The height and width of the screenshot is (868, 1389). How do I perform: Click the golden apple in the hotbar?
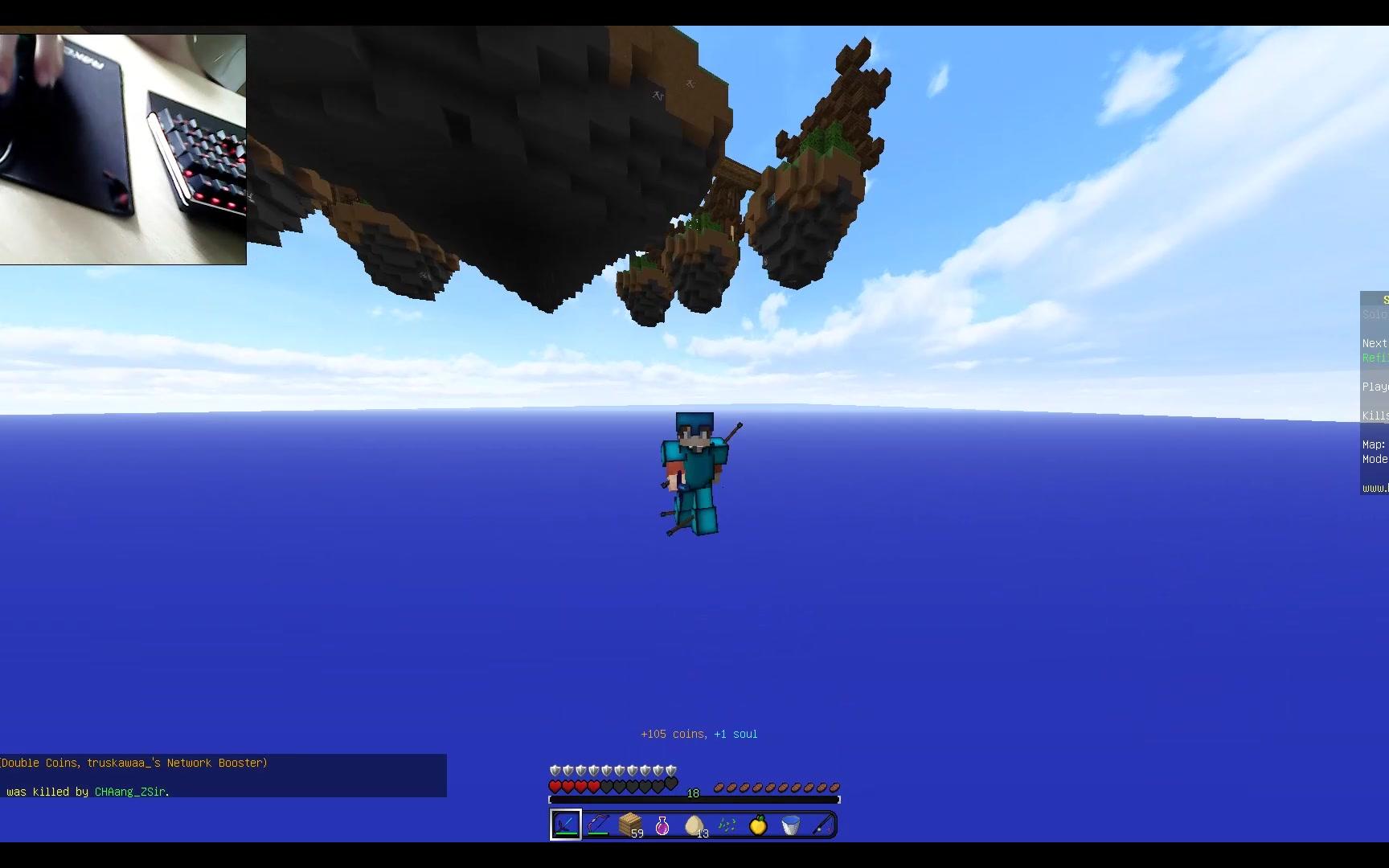tap(758, 824)
